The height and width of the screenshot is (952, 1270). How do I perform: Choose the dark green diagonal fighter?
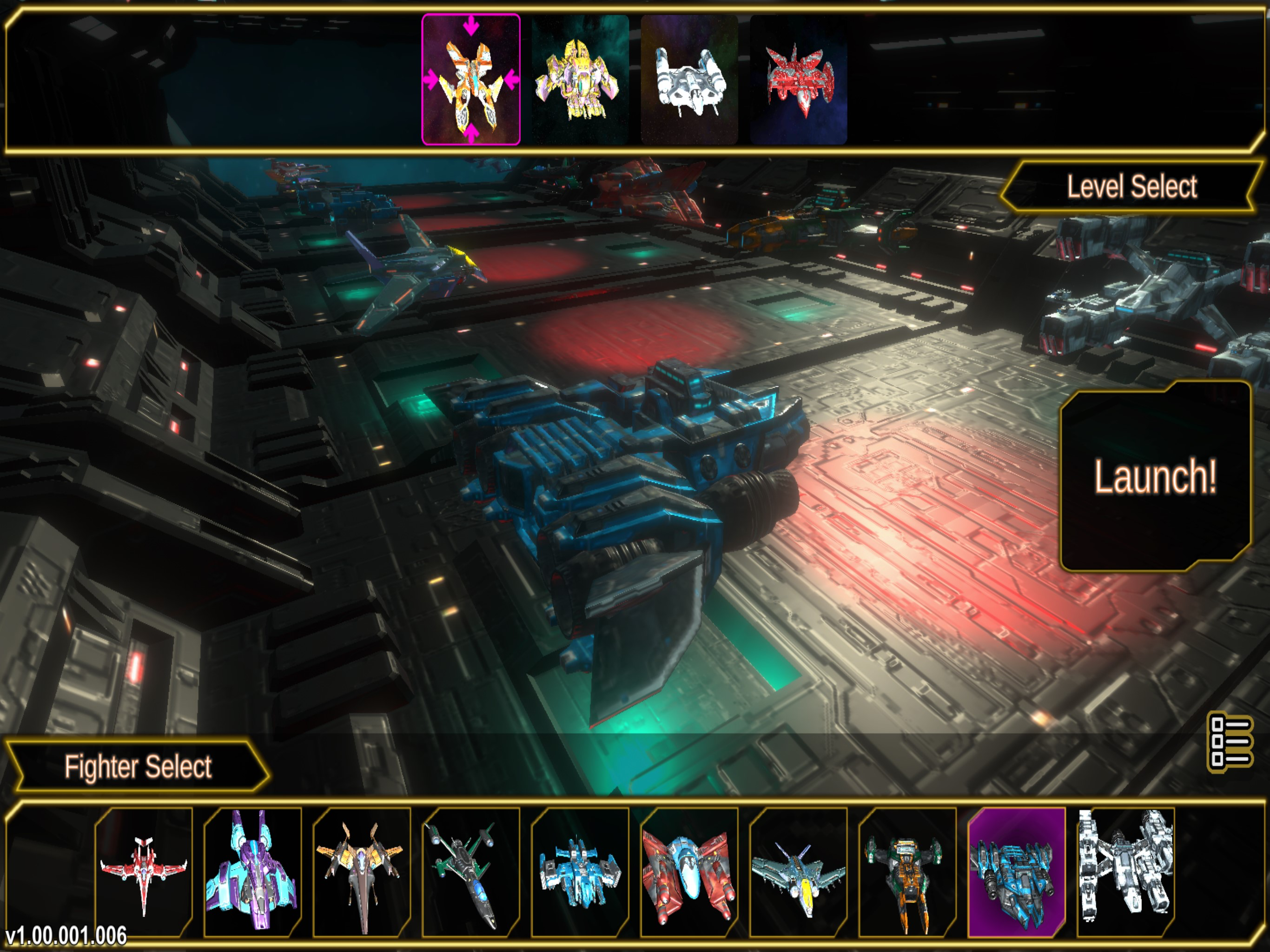tap(471, 872)
